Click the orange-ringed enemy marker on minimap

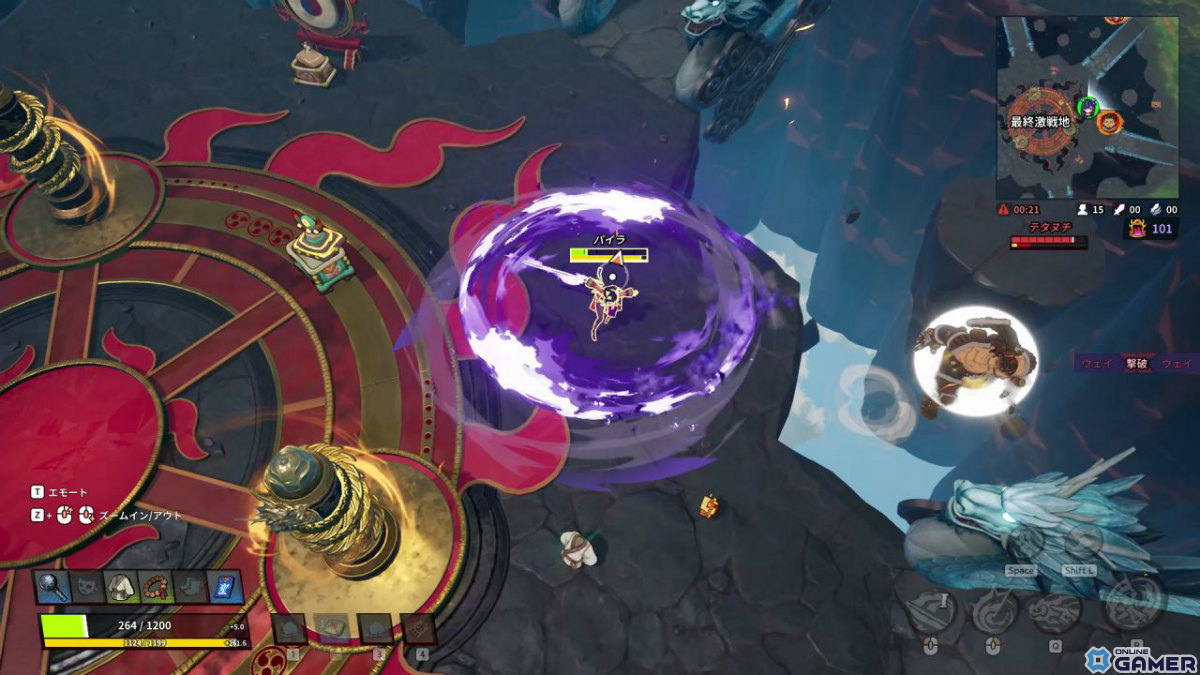1108,123
